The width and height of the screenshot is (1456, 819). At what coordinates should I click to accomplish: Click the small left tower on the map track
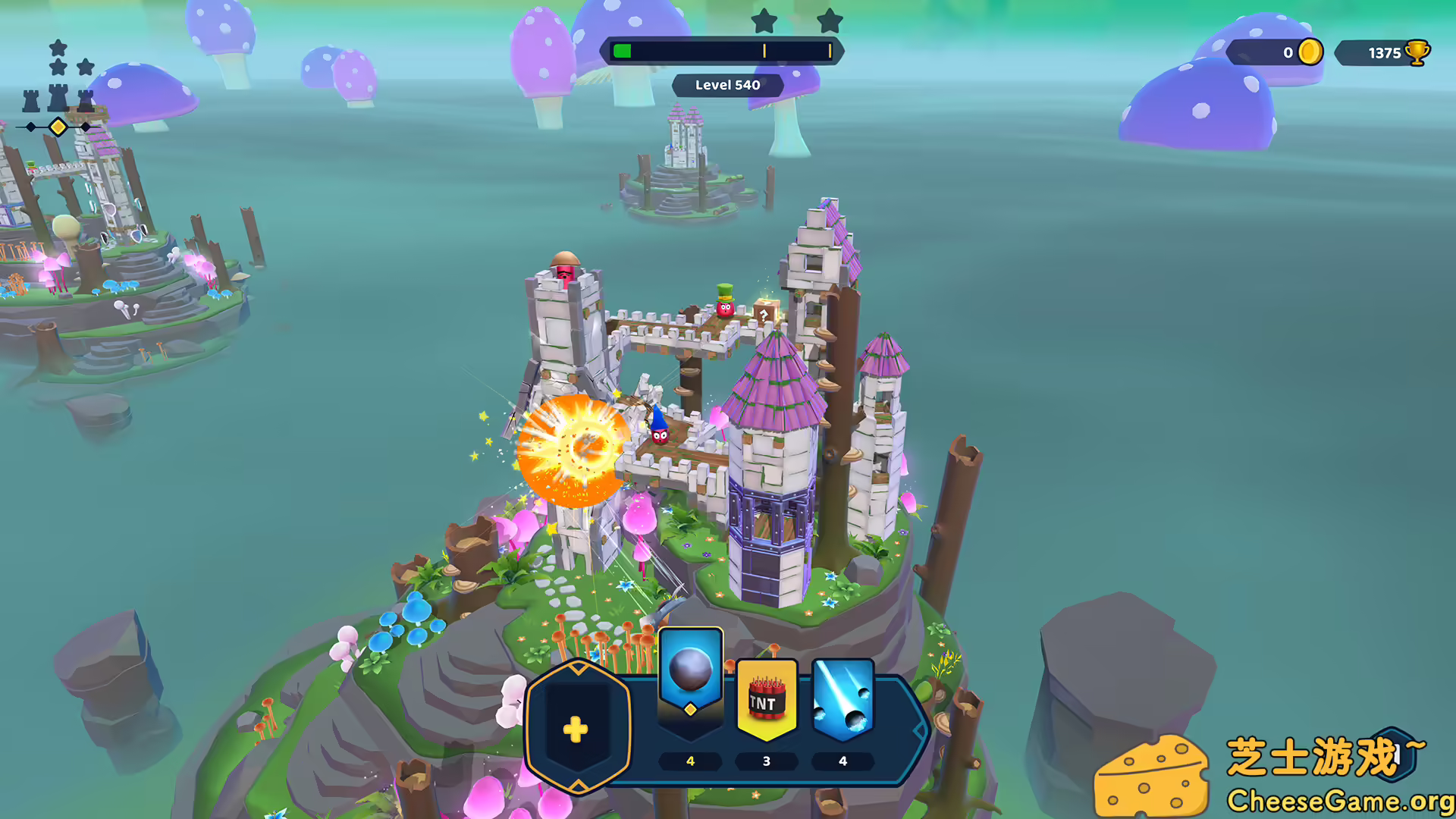30,100
